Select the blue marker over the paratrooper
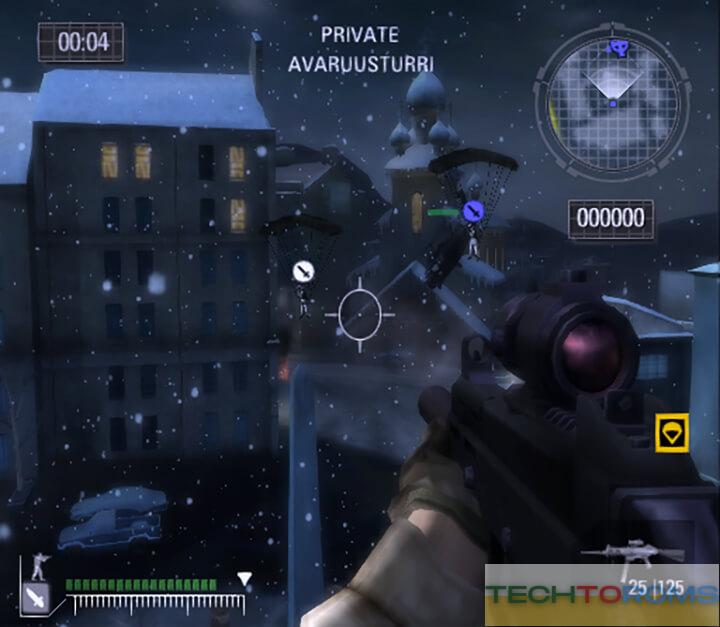Image resolution: width=720 pixels, height=627 pixels. pyautogui.click(x=473, y=211)
